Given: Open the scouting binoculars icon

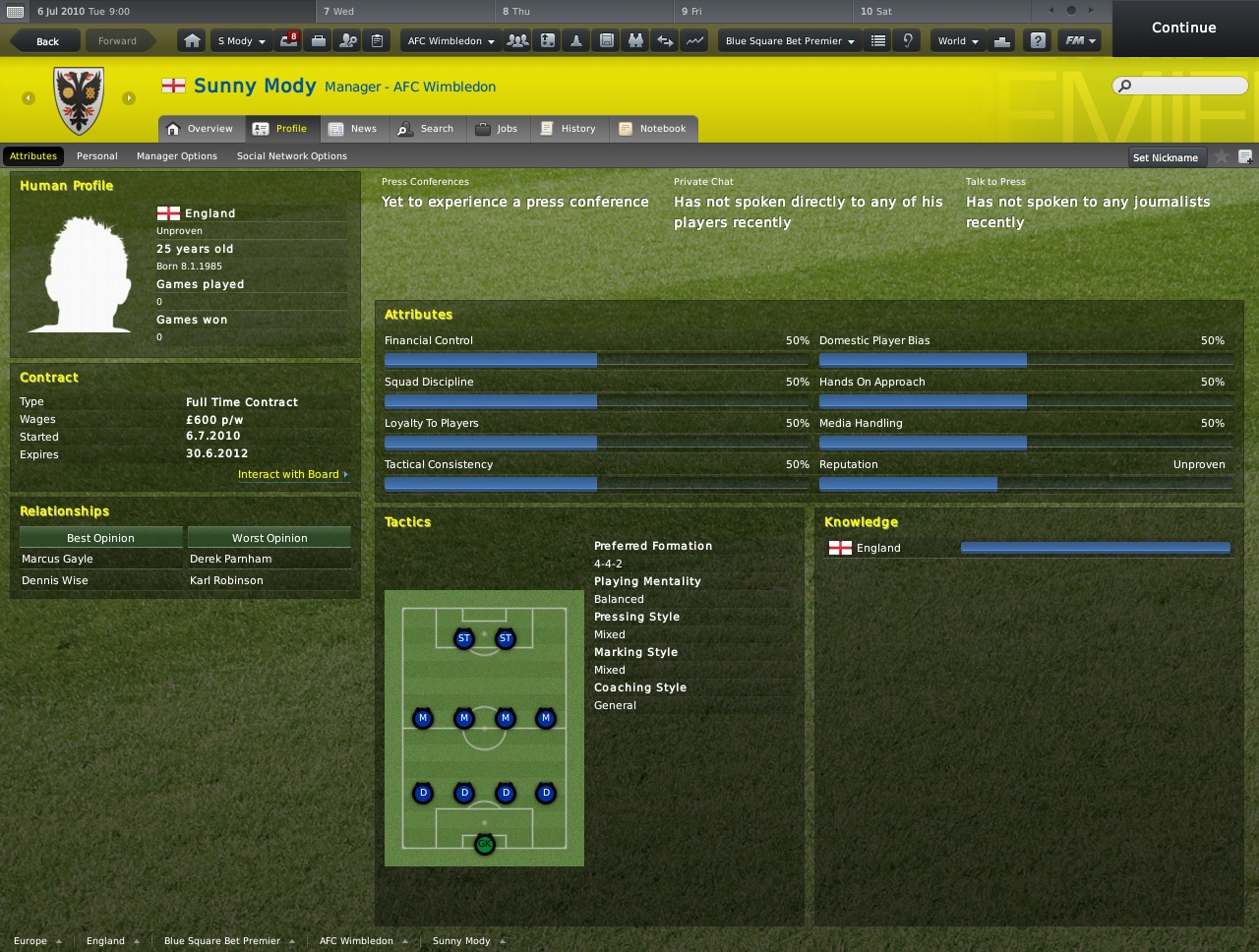Looking at the screenshot, I should [x=635, y=40].
